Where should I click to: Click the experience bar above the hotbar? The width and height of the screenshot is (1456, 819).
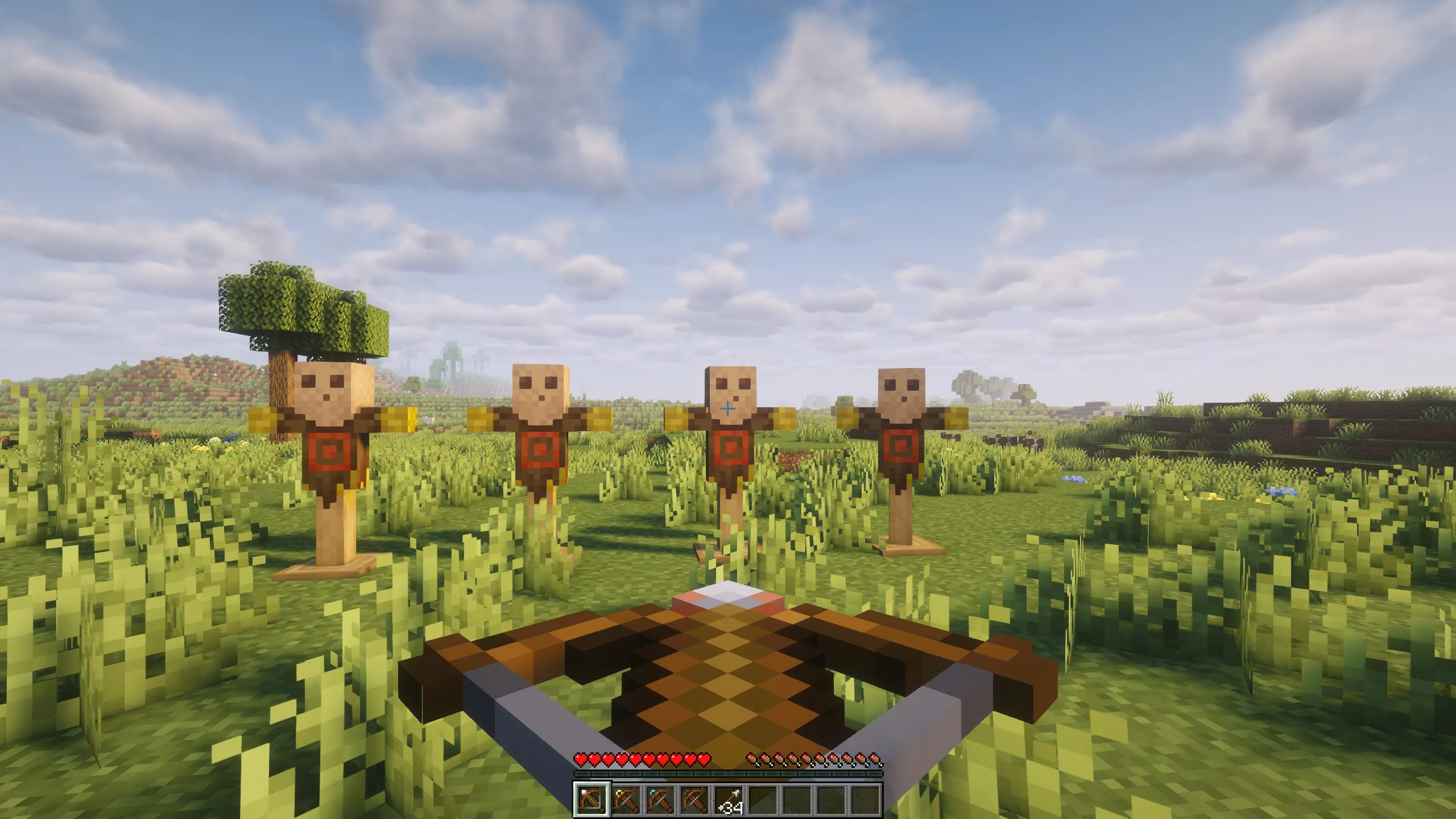click(728, 773)
